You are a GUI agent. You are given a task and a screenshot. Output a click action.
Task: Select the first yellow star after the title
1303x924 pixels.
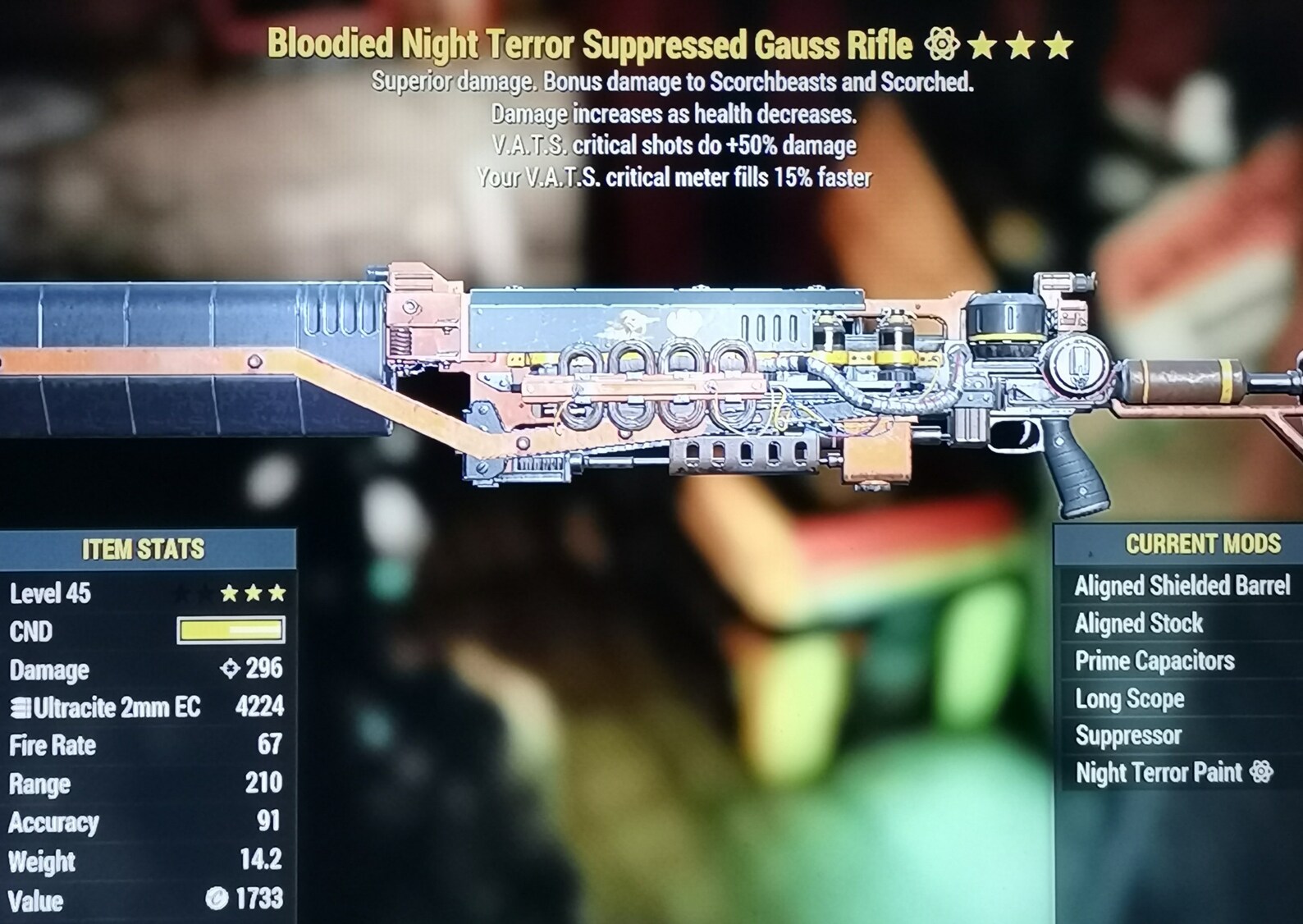click(981, 47)
